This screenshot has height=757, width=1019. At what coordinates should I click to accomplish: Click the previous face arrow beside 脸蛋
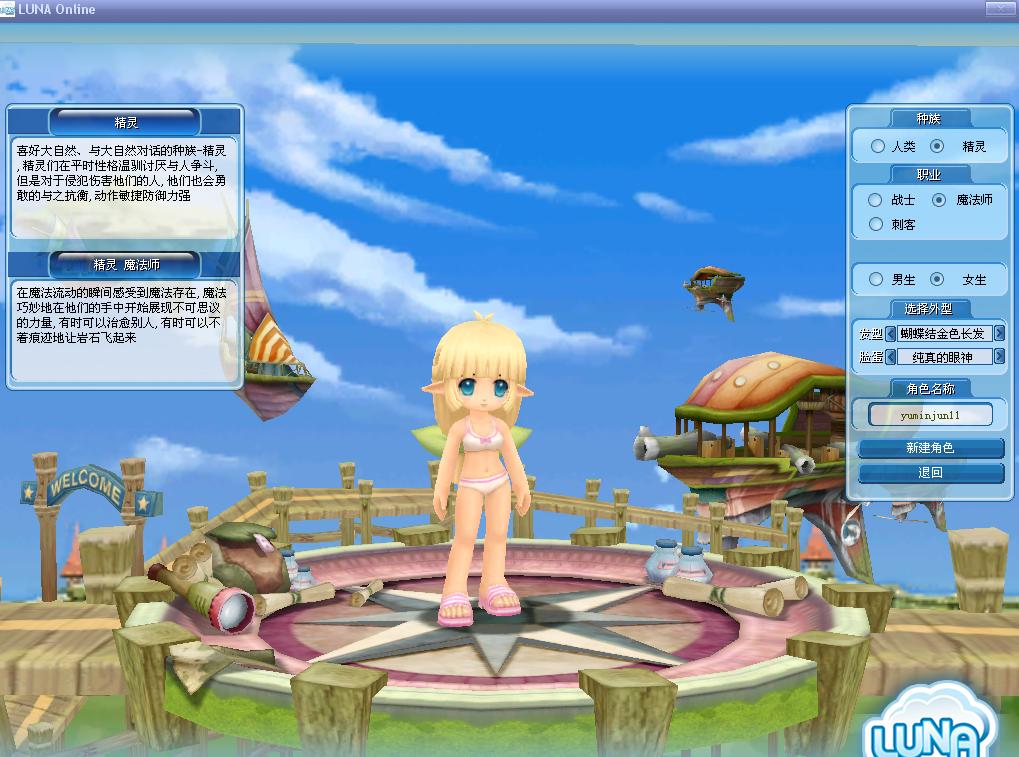pyautogui.click(x=891, y=357)
